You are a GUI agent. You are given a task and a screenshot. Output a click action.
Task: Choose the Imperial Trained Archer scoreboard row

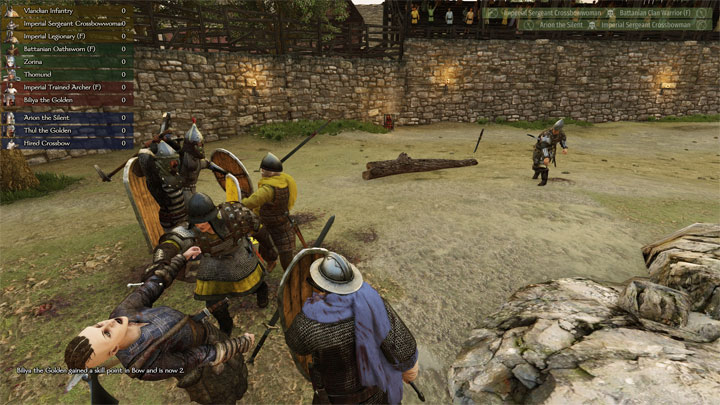point(68,87)
